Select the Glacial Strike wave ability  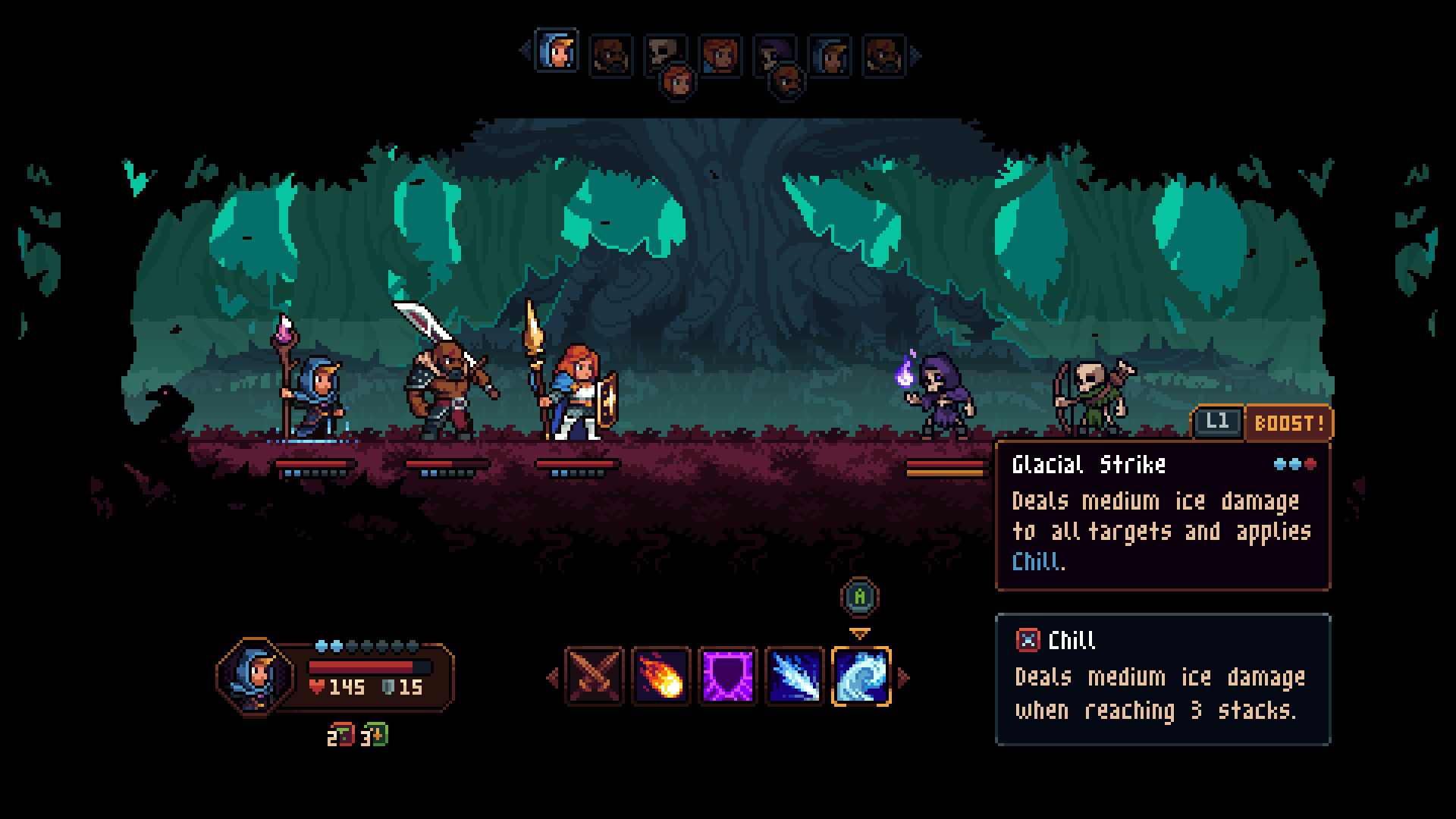pos(861,676)
